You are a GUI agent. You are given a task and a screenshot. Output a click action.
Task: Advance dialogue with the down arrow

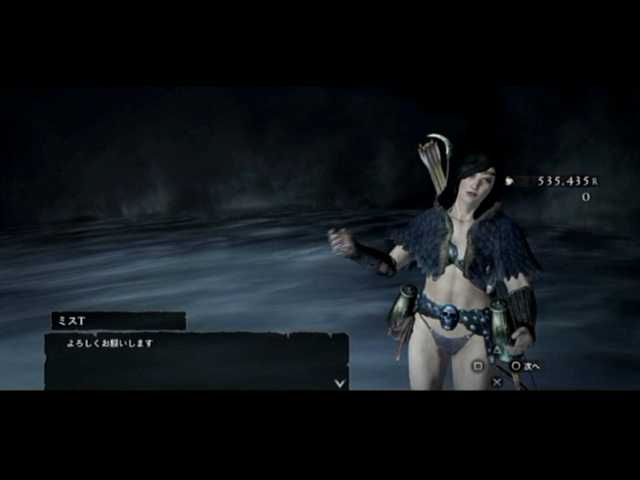click(340, 381)
